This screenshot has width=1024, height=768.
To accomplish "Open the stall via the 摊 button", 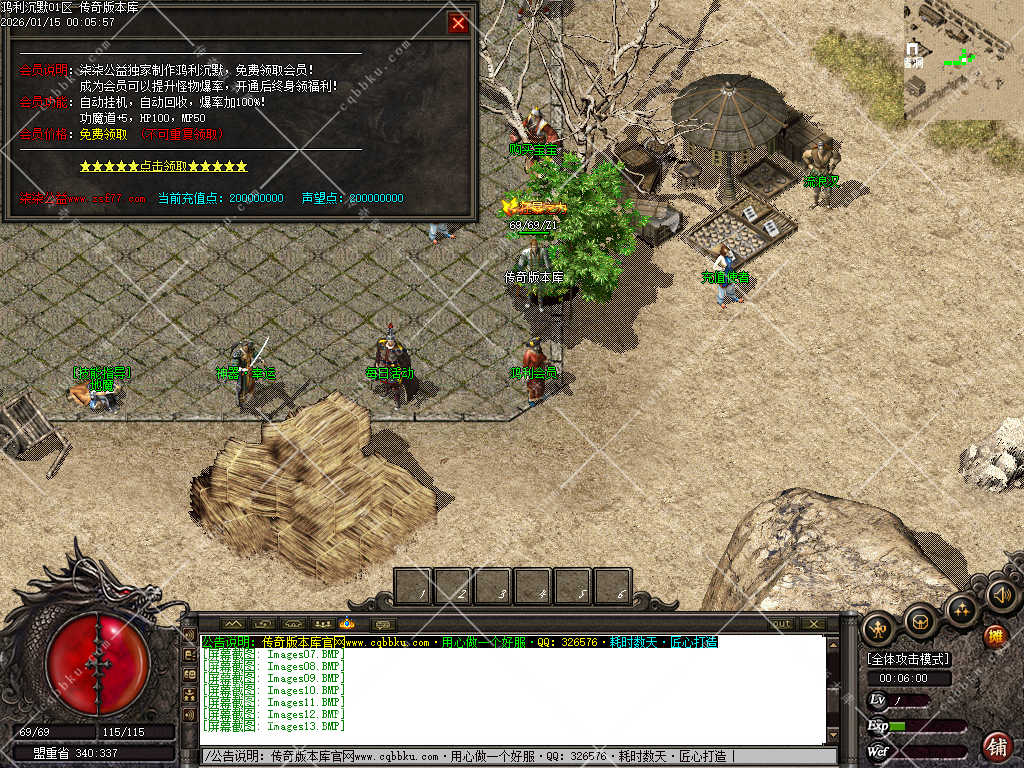I will (x=995, y=635).
